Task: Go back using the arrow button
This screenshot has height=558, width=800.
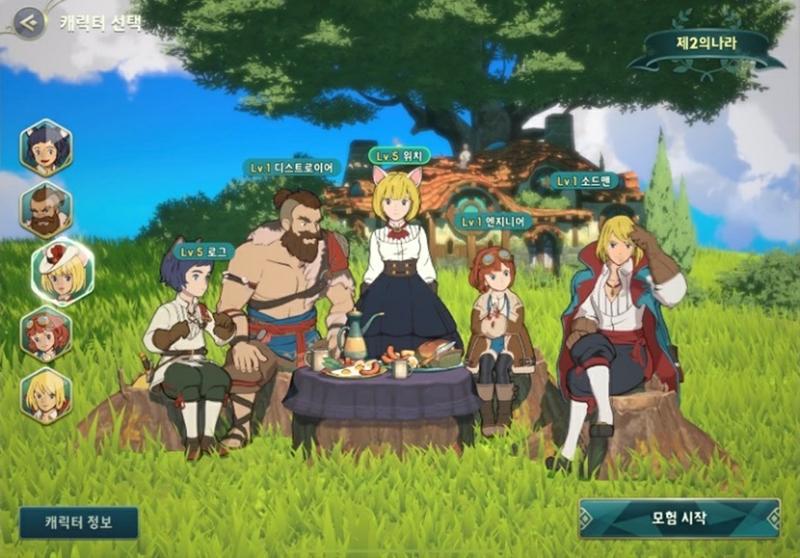Action: [x=29, y=22]
